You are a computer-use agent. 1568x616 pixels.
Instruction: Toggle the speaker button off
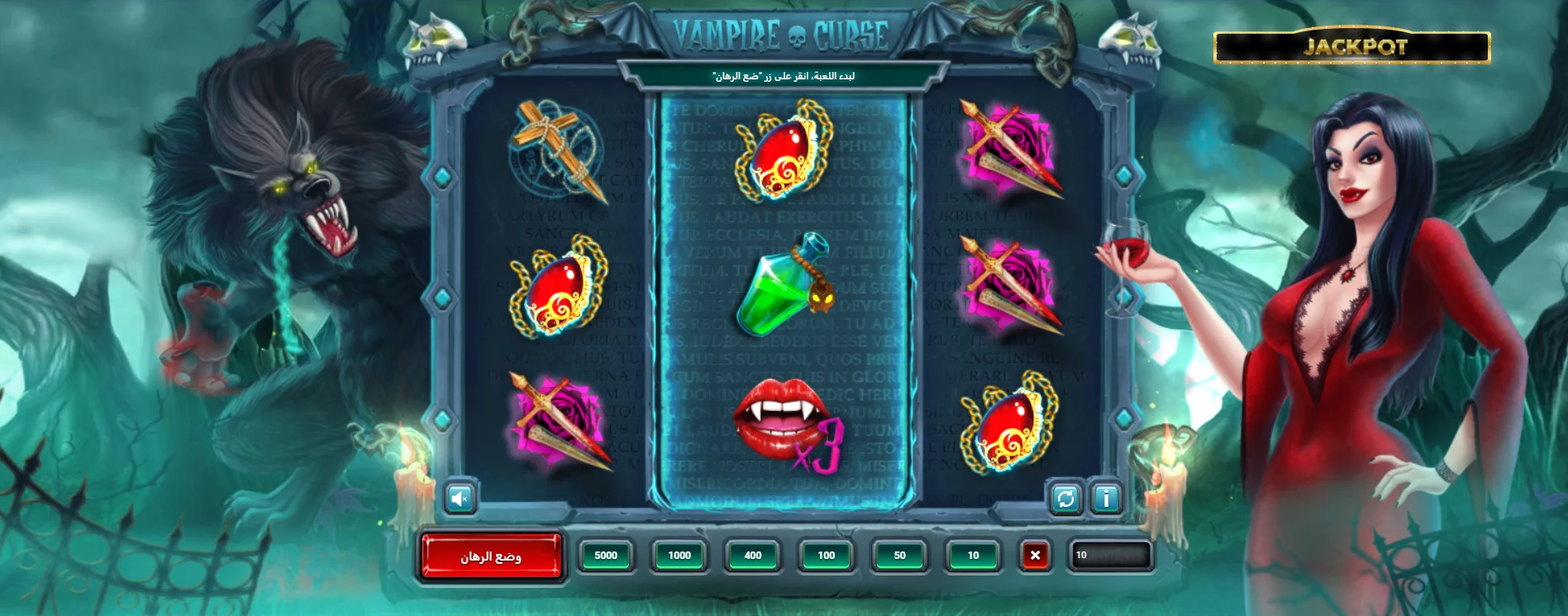point(461,498)
